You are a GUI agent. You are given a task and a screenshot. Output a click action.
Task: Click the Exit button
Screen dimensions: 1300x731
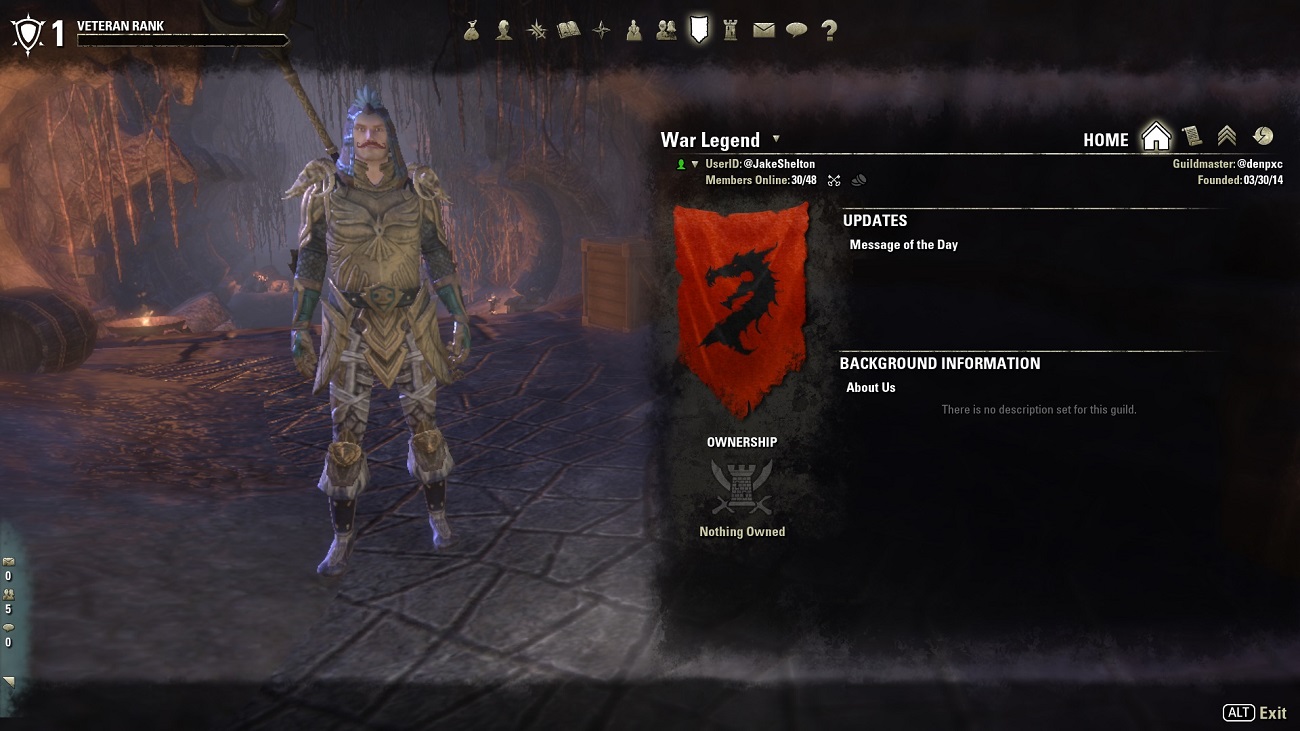pyautogui.click(x=1272, y=713)
